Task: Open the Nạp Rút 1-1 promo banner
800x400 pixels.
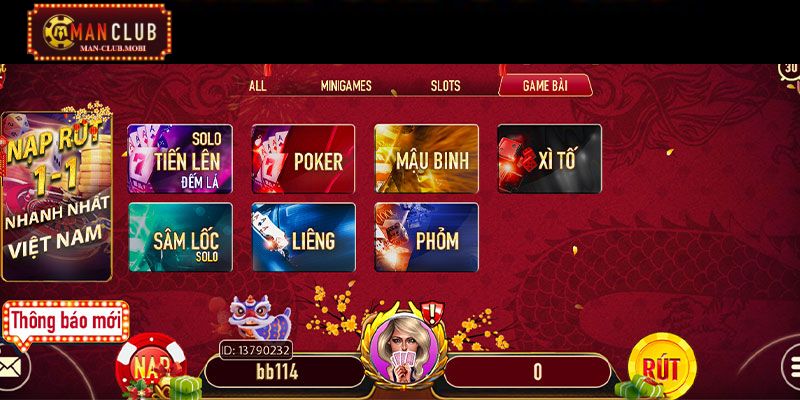Action: click(56, 195)
